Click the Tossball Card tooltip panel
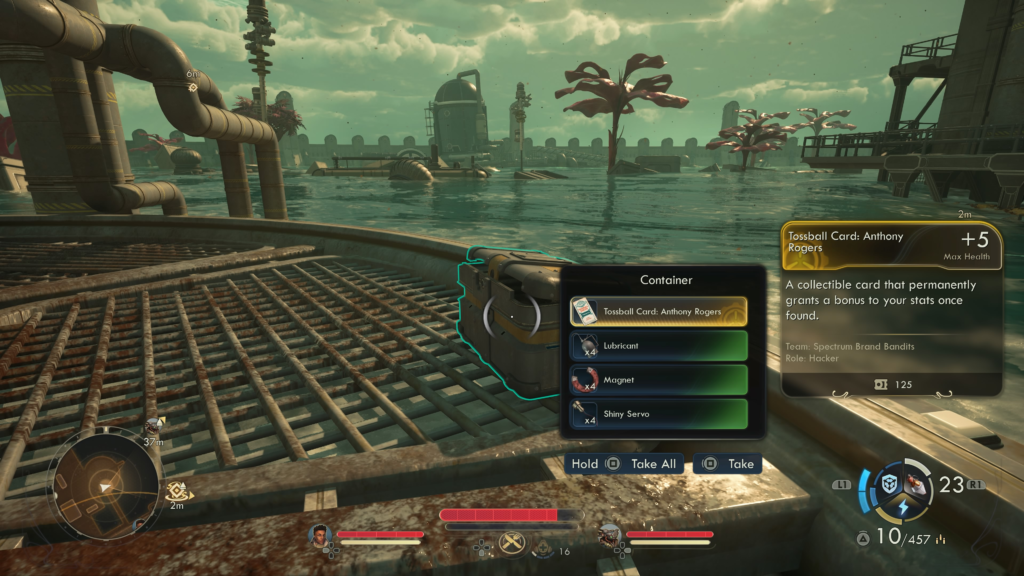Image resolution: width=1024 pixels, height=576 pixels. point(892,308)
